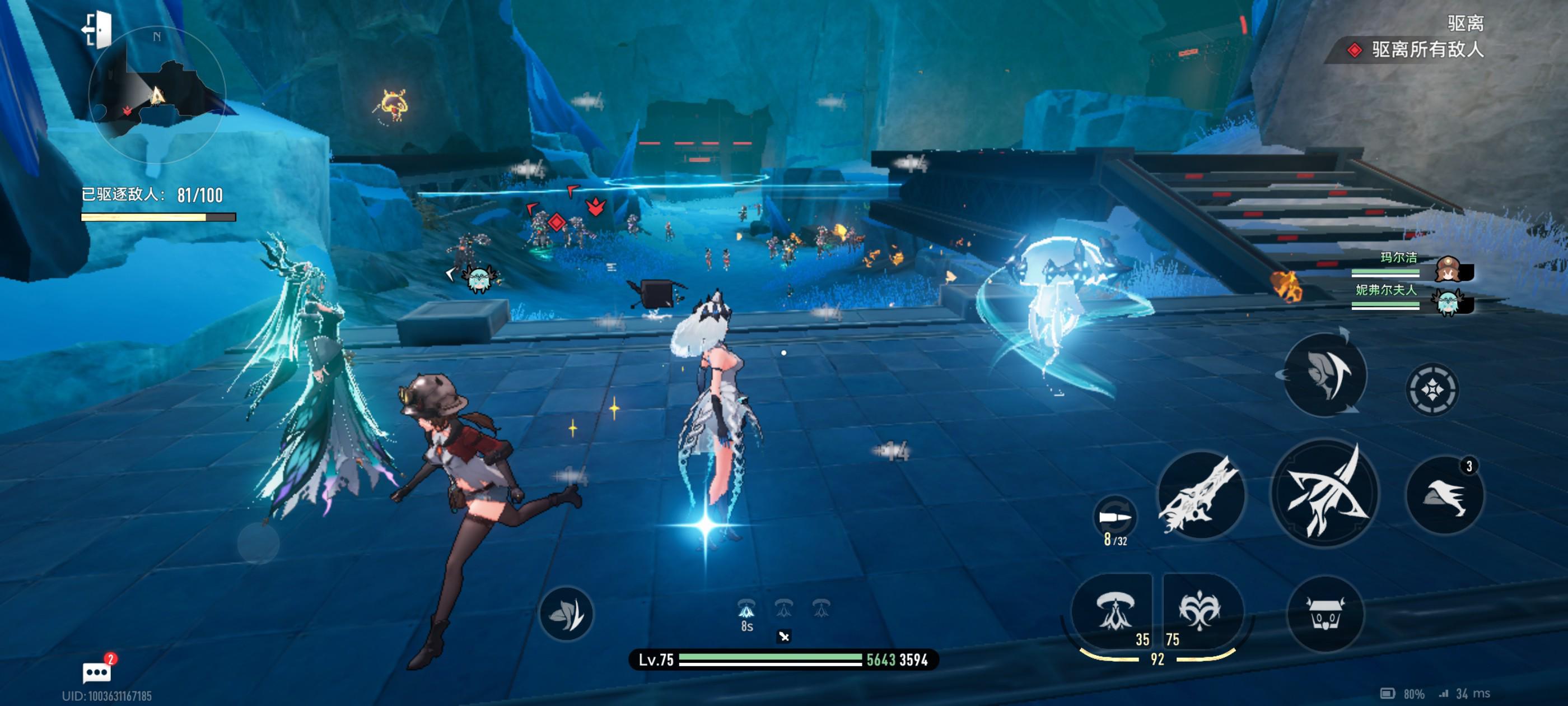Toggle the crosshair target lock button
Viewport: 1568px width, 706px height.
[x=1431, y=389]
